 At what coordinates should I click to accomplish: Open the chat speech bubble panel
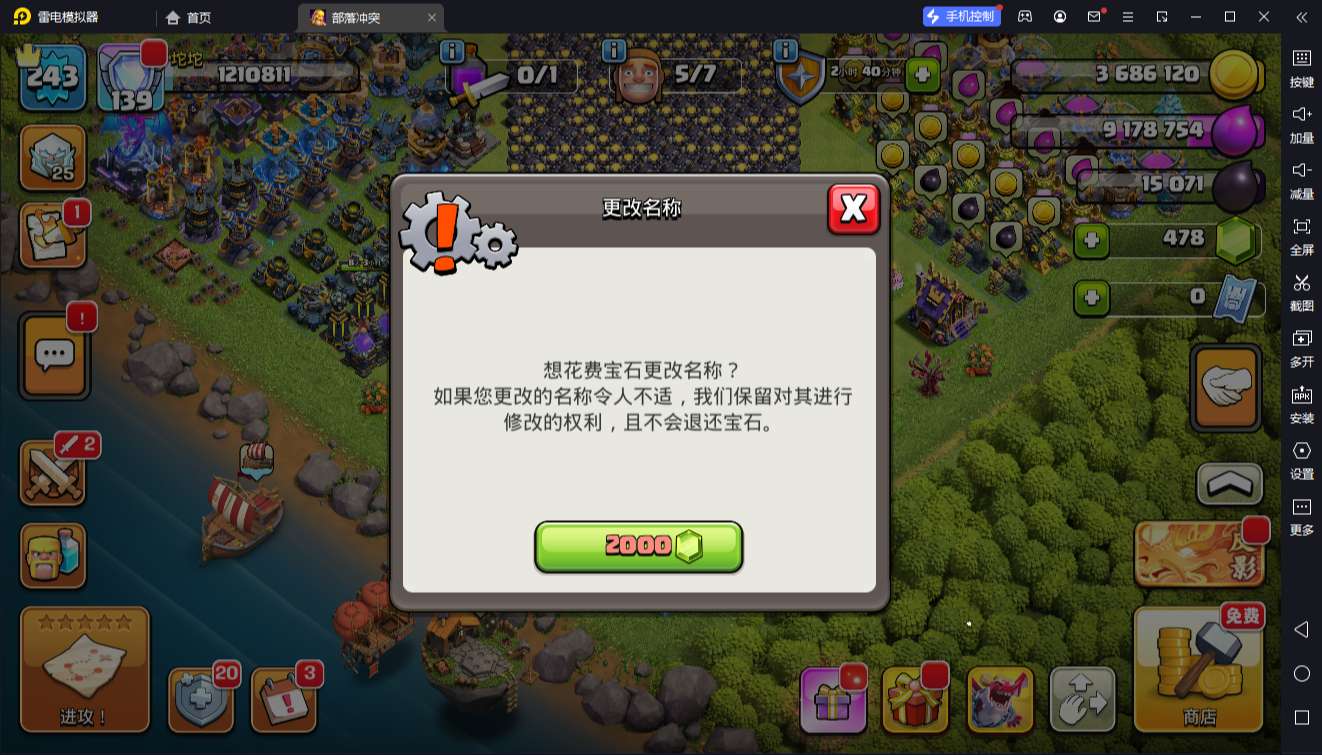tap(53, 355)
